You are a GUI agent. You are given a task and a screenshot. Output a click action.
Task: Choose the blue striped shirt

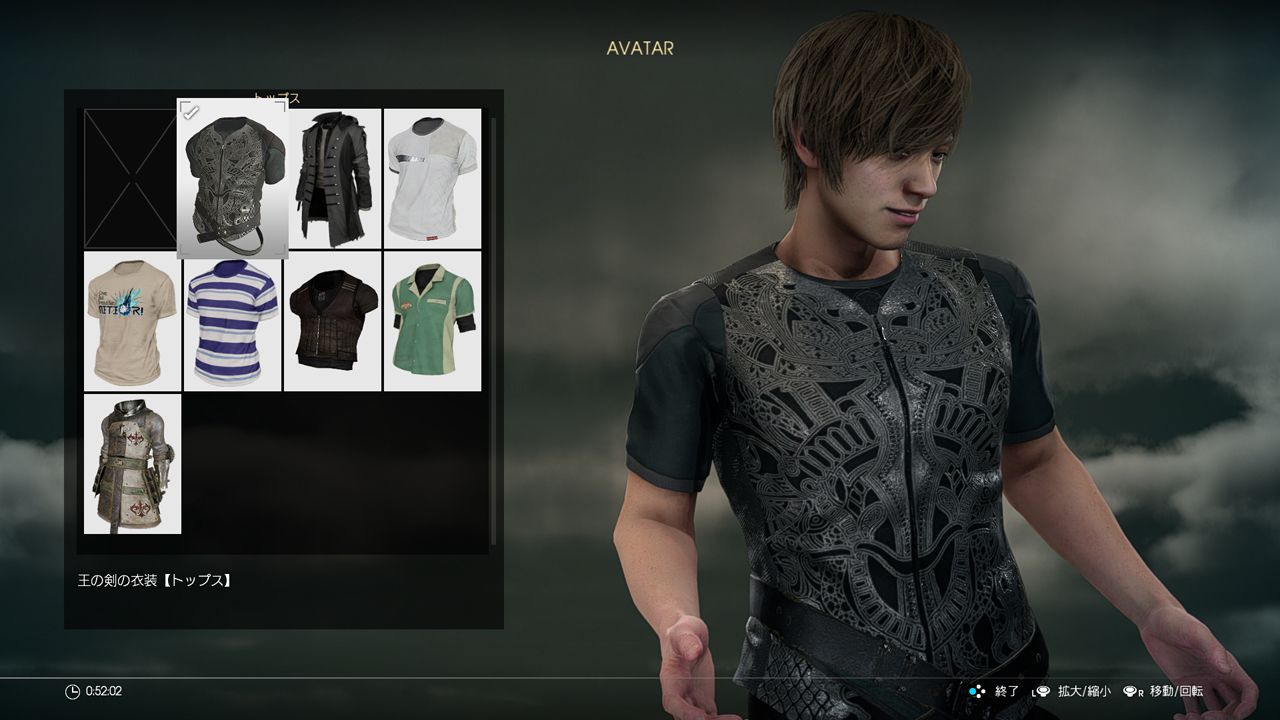[232, 322]
